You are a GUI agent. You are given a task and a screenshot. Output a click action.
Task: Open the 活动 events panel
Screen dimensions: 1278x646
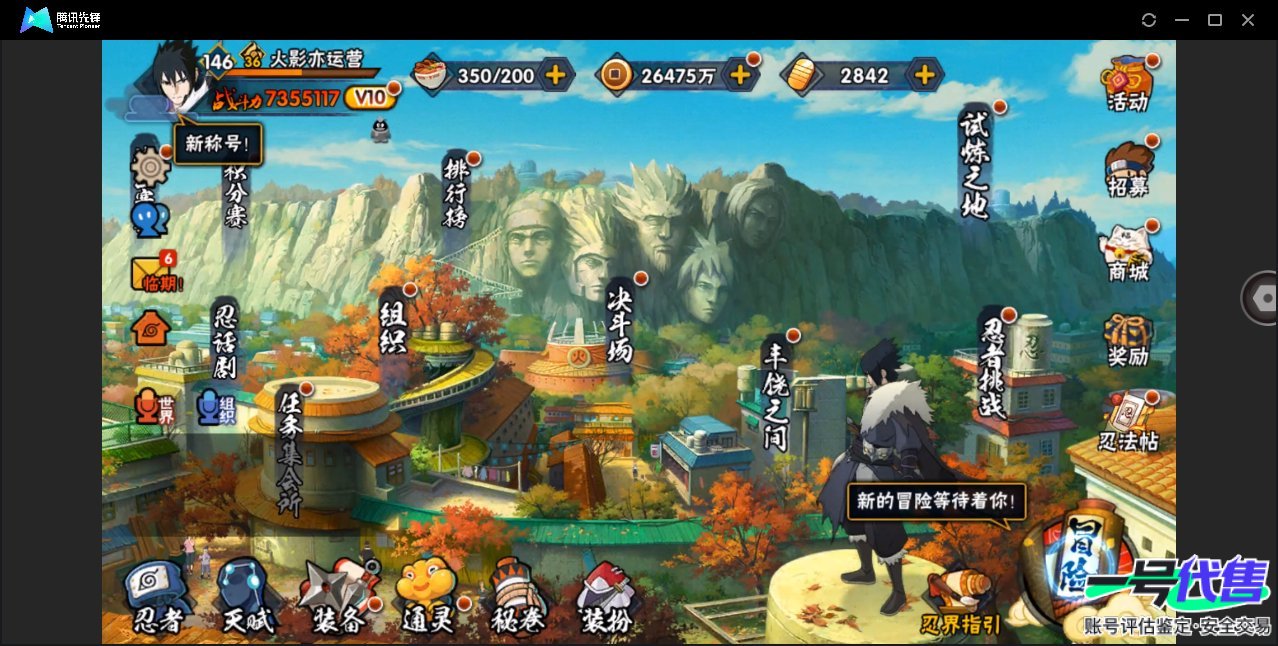tap(1128, 83)
